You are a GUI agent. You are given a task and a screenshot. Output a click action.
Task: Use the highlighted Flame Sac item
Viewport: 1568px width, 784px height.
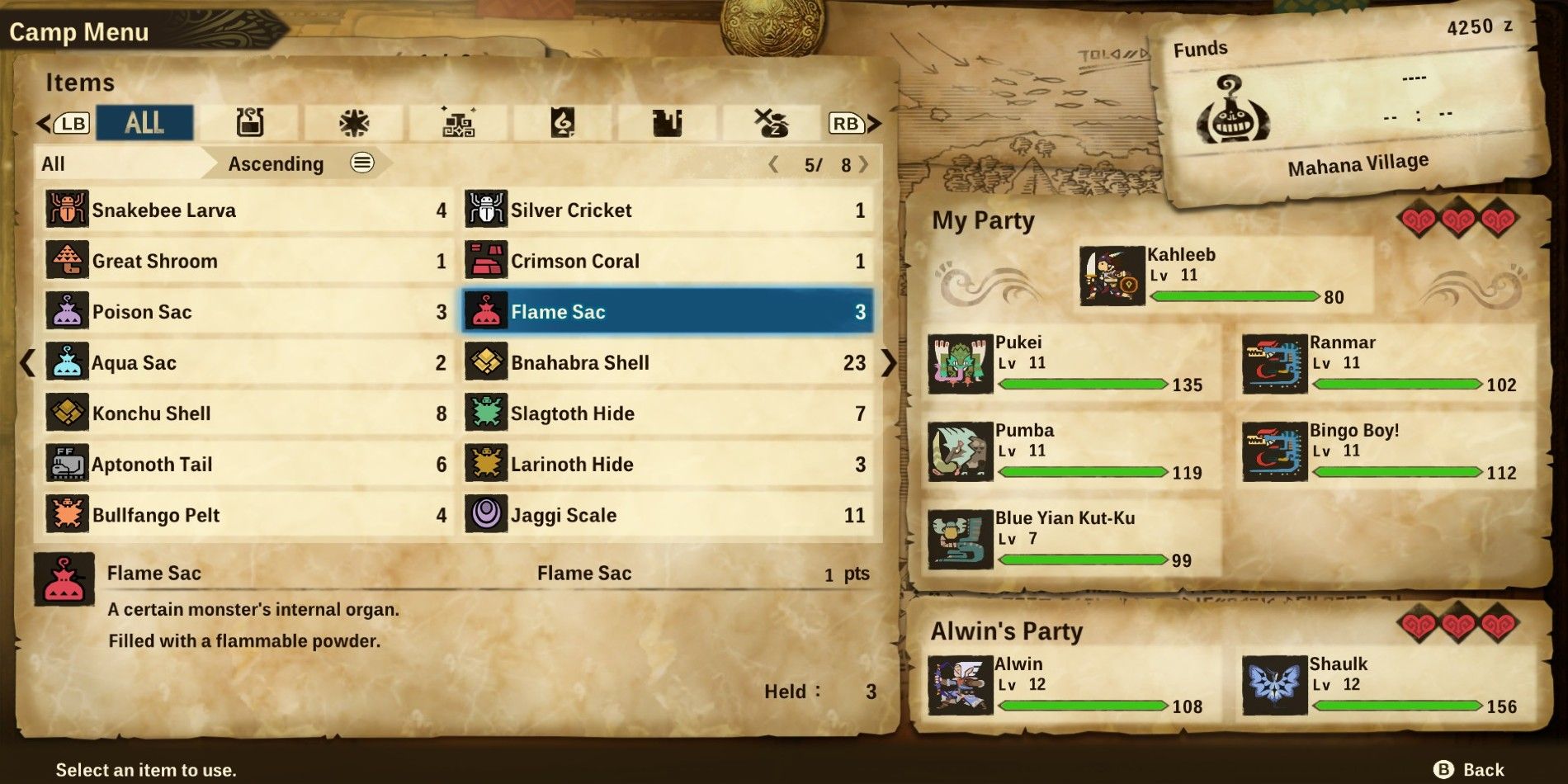(666, 312)
